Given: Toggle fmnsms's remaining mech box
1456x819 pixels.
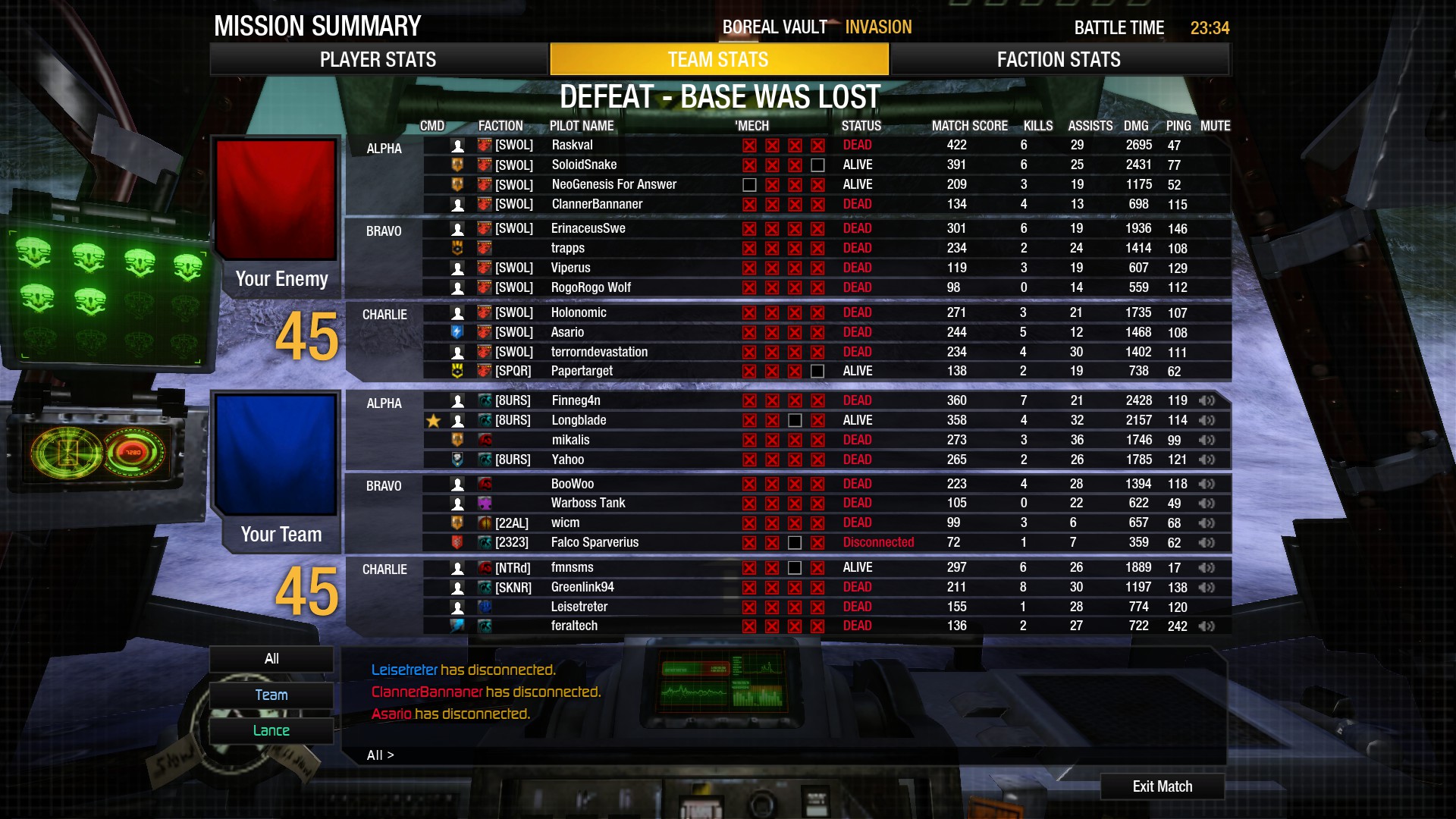Looking at the screenshot, I should pos(795,566).
